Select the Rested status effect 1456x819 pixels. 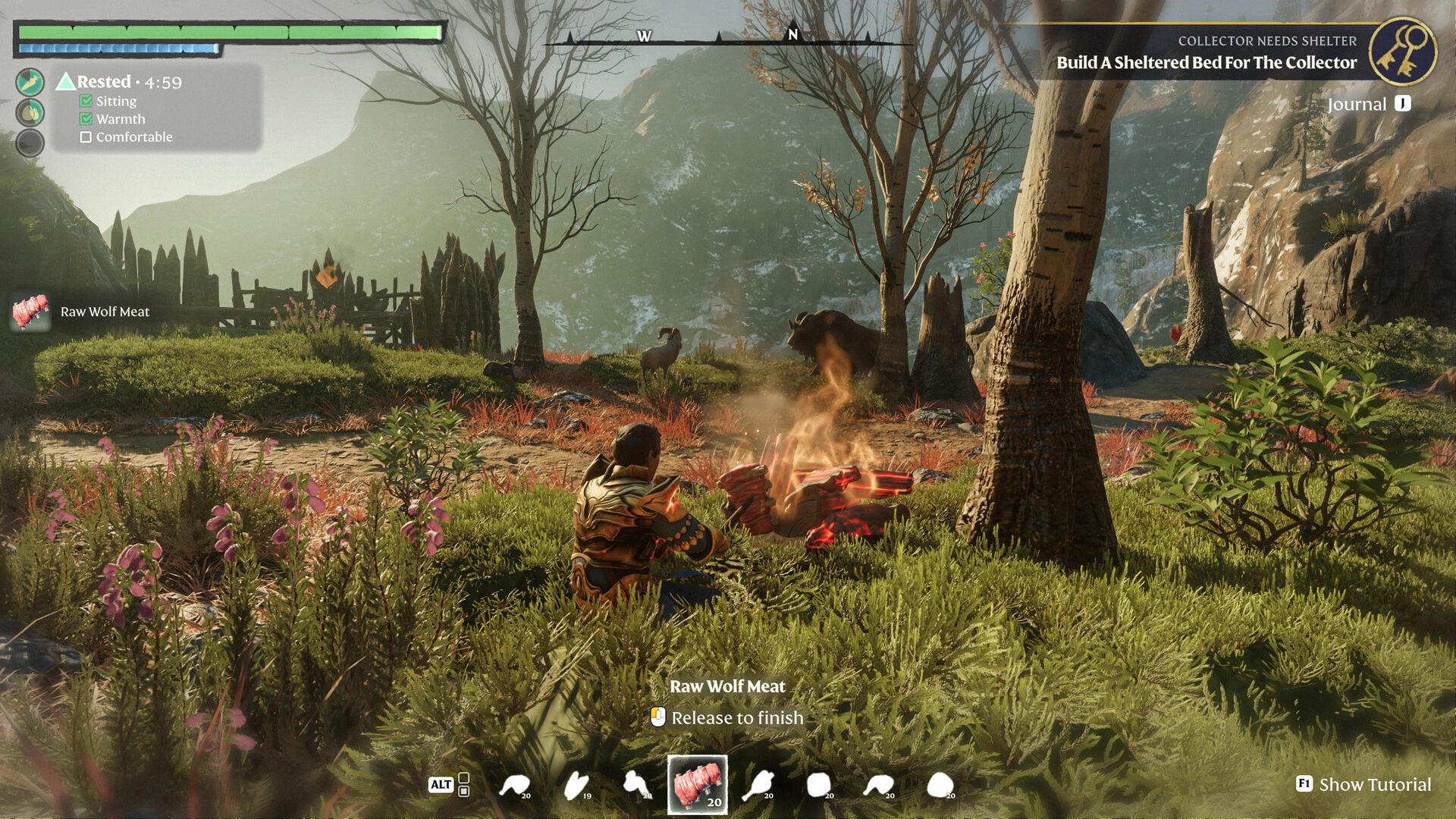(104, 82)
